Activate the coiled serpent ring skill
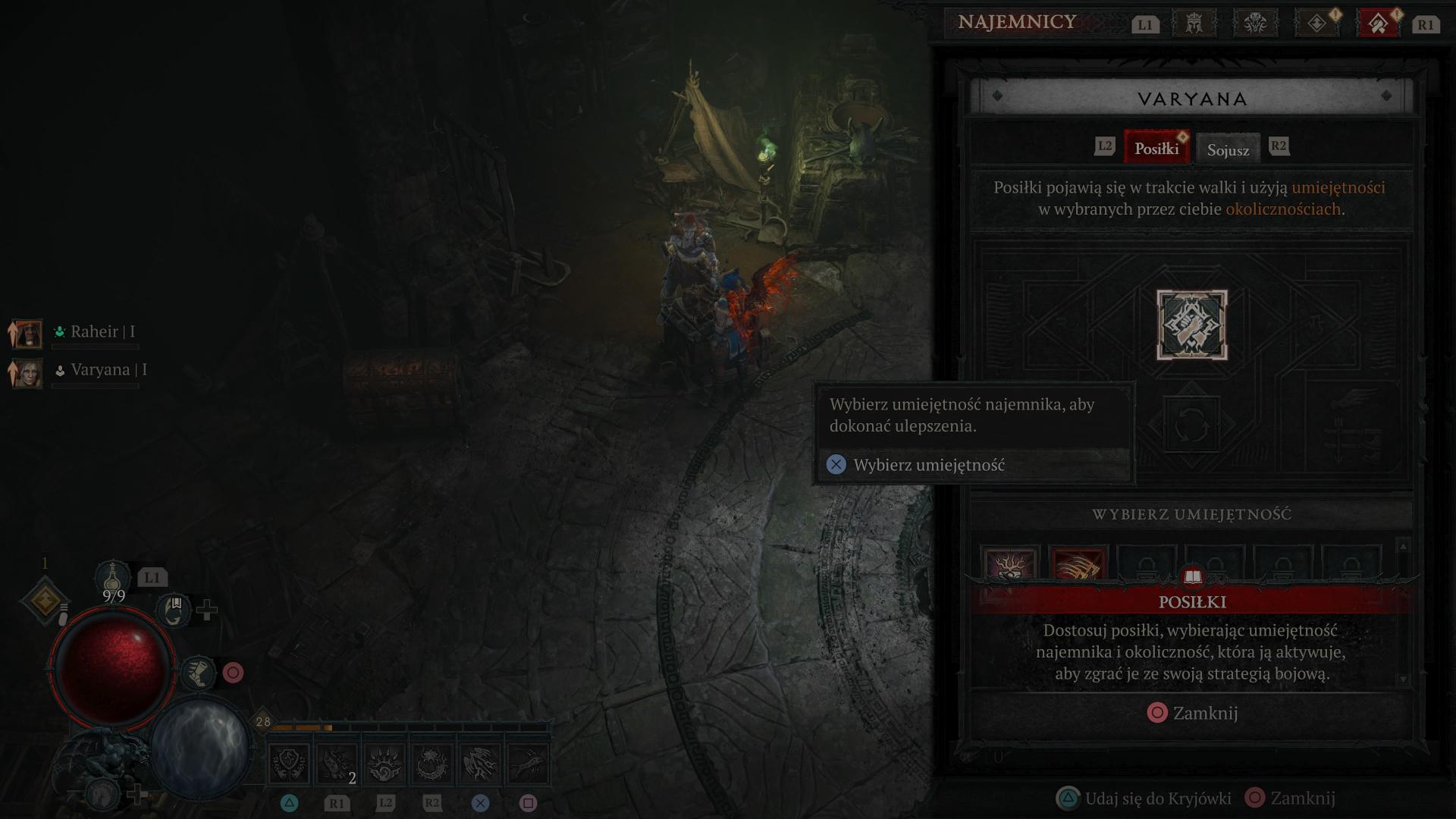Screen dimensions: 1456x819 click(x=432, y=764)
